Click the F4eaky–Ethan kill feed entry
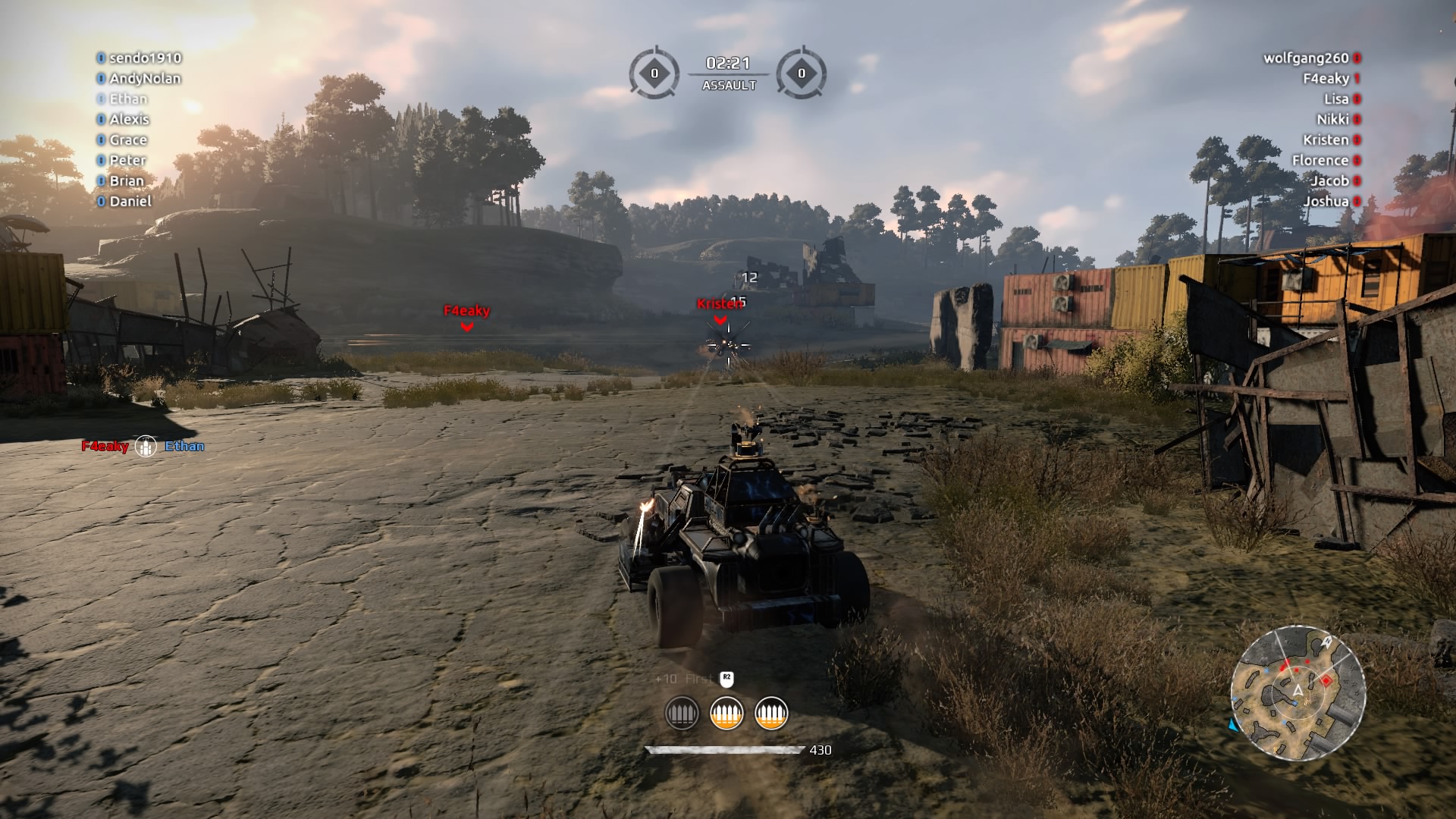The height and width of the screenshot is (819, 1456). 143,446
